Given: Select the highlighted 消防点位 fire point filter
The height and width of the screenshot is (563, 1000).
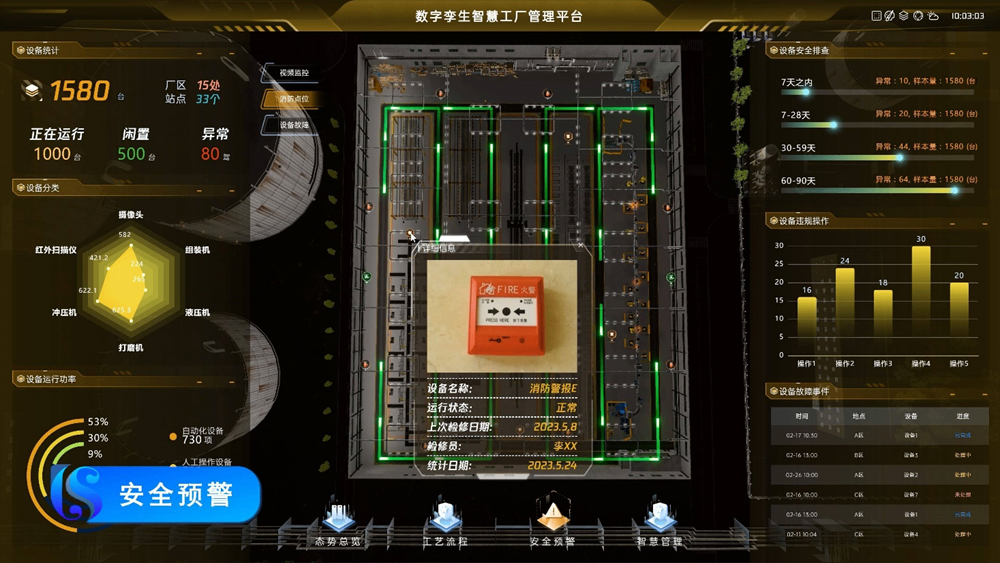Looking at the screenshot, I should pyautogui.click(x=292, y=99).
